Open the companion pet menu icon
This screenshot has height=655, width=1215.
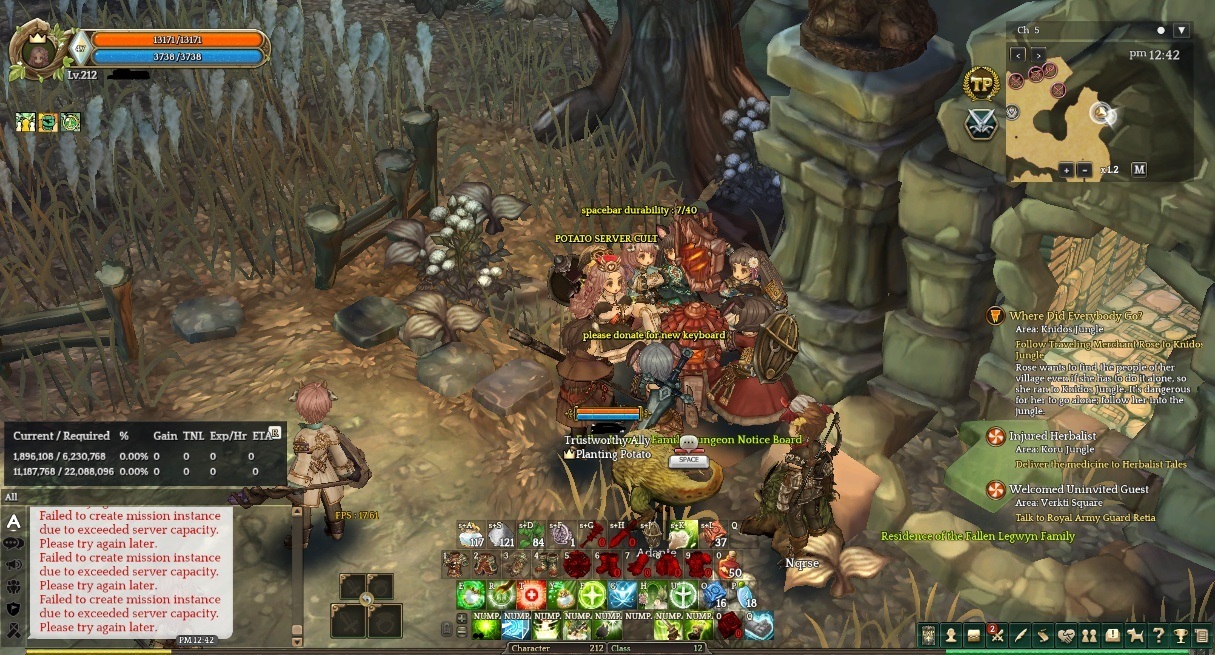(x=1135, y=635)
